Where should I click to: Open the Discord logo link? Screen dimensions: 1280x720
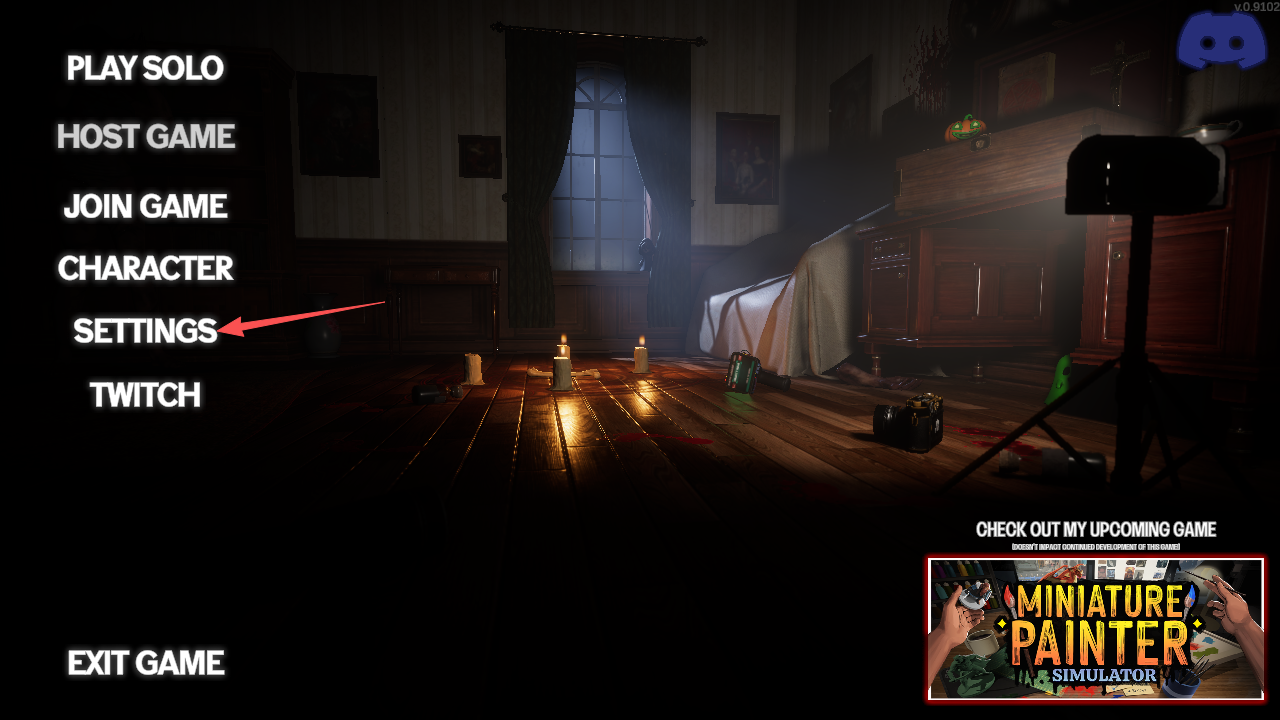click(x=1221, y=43)
